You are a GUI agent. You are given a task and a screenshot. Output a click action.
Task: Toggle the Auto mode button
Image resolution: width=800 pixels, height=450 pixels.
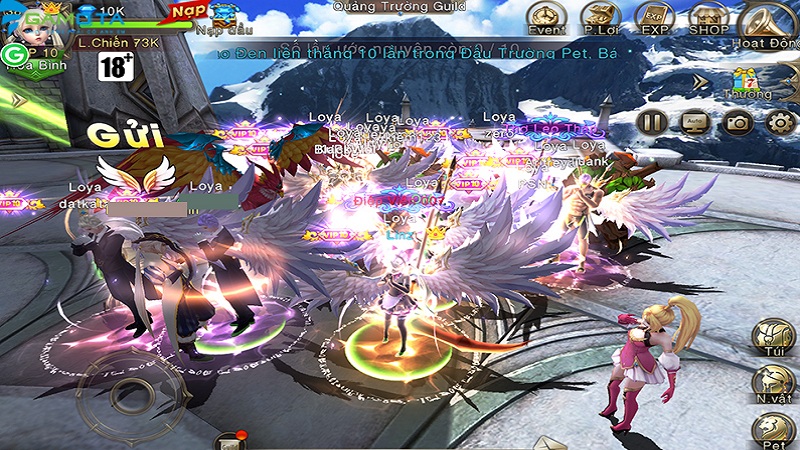point(695,122)
